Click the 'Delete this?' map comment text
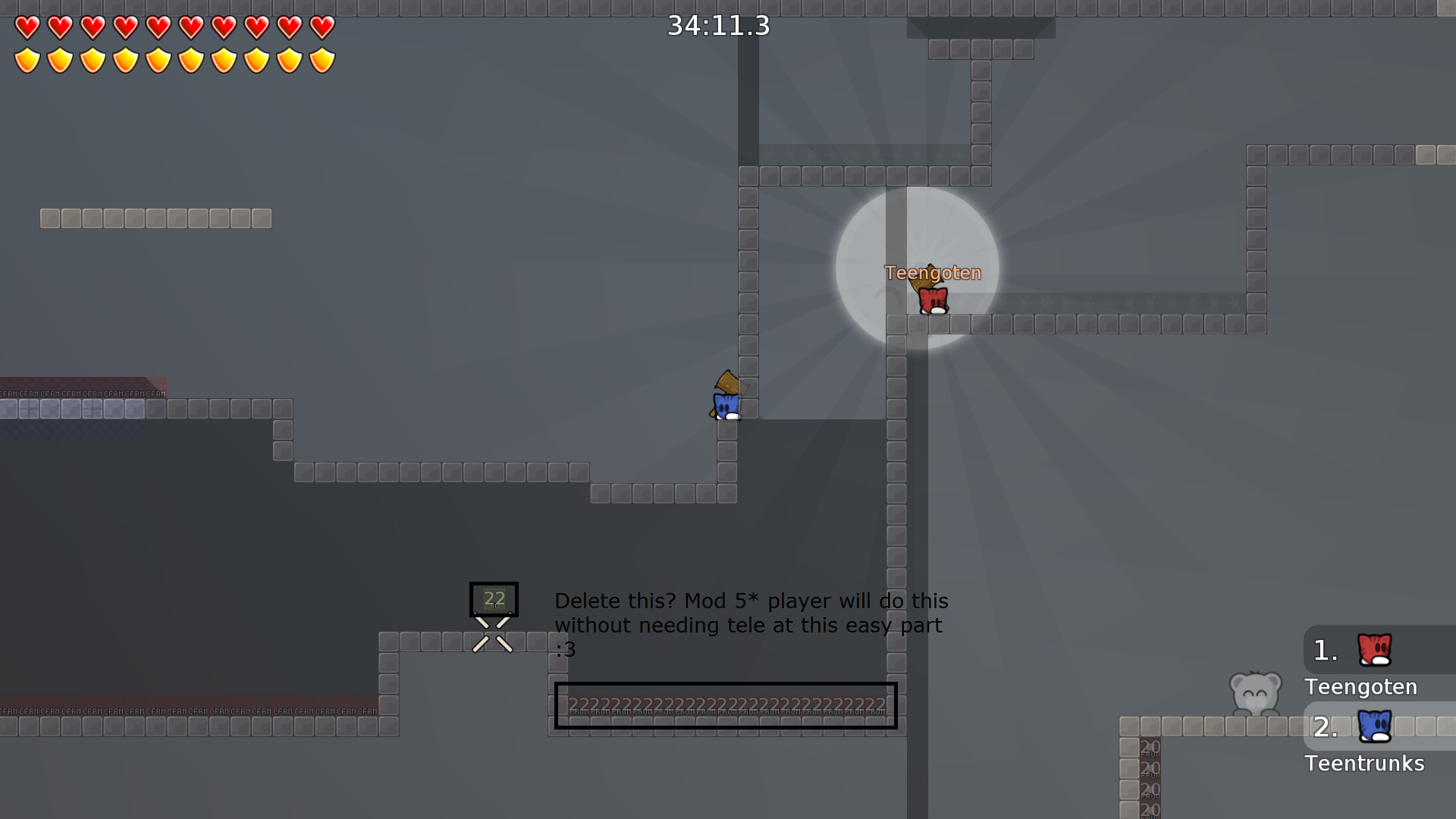Screen dimensions: 1456x819 point(751,625)
